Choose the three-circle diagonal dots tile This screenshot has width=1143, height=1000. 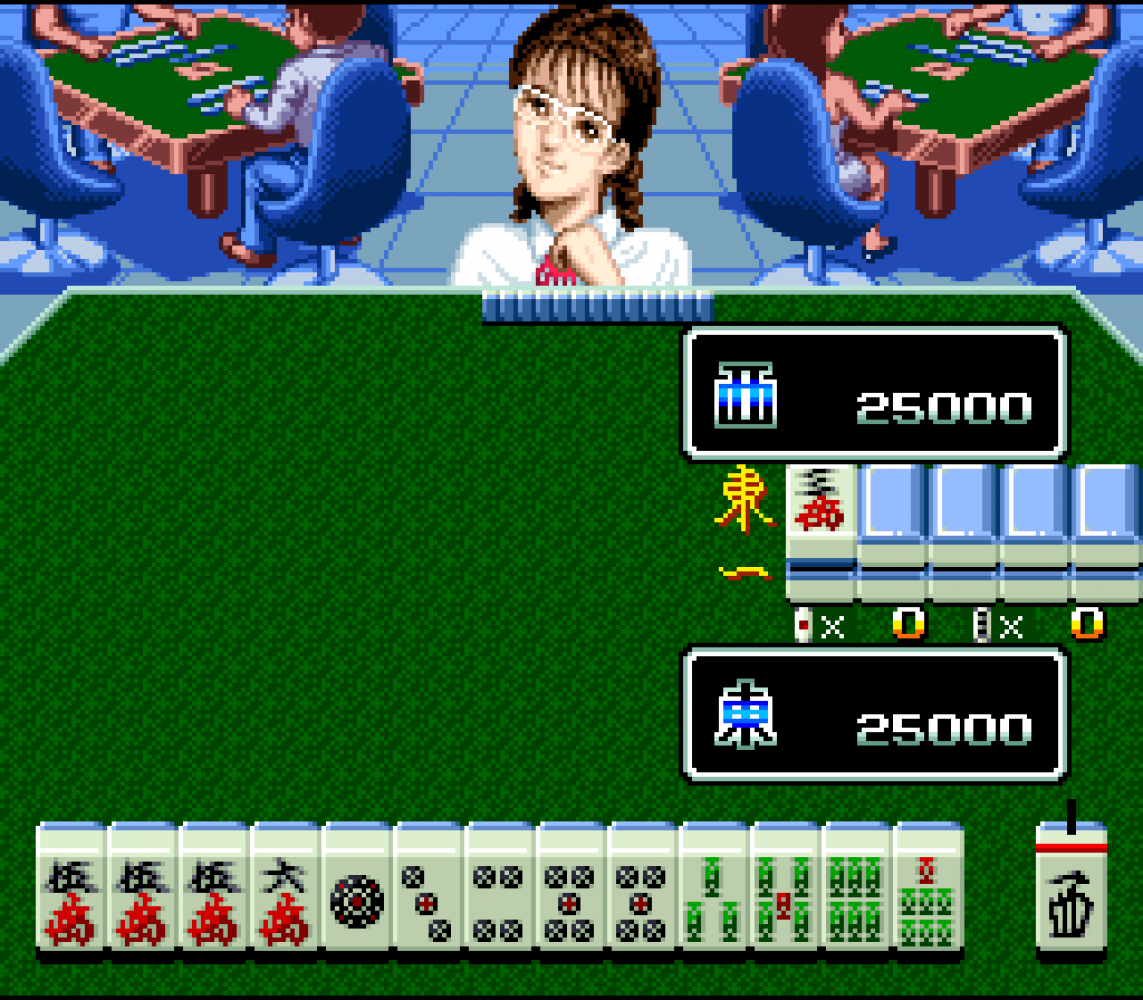428,888
